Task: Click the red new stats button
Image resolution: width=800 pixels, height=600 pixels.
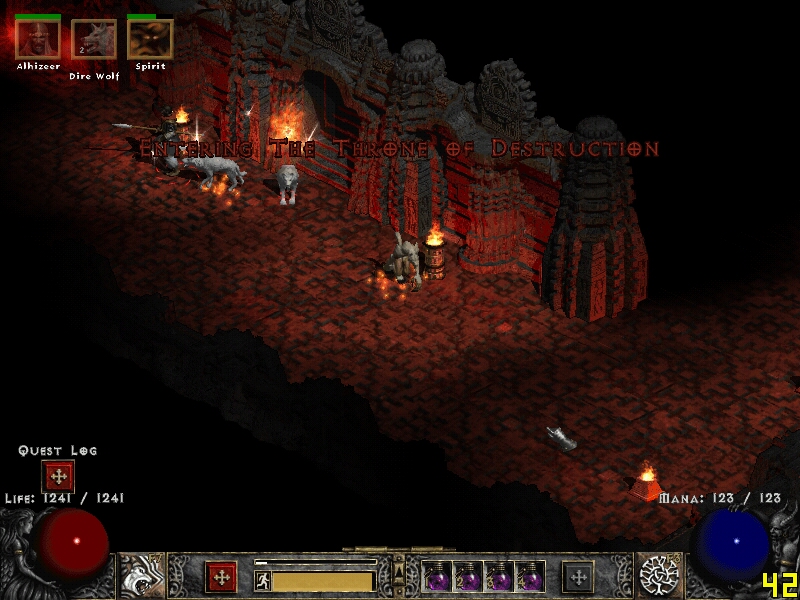Action: click(x=221, y=577)
